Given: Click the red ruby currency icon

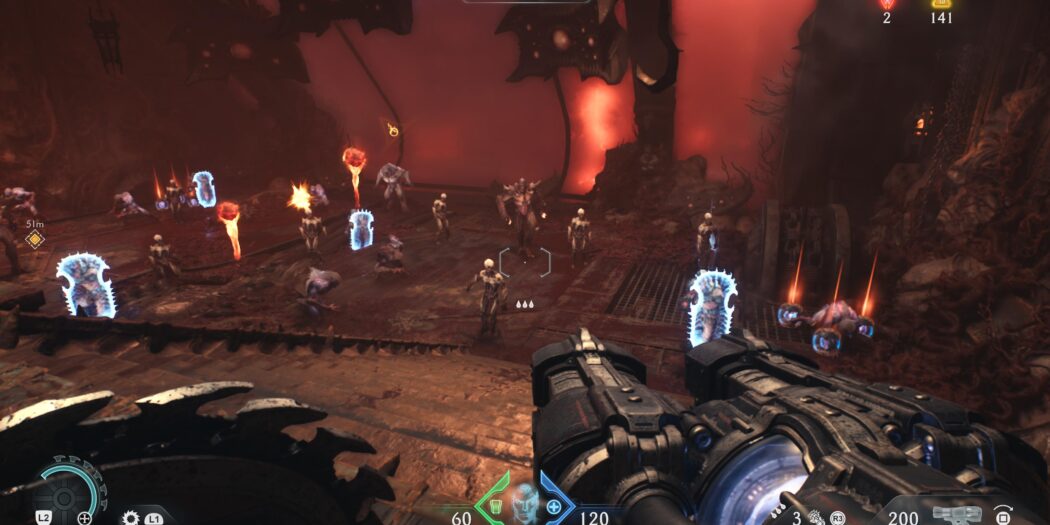Looking at the screenshot, I should (x=886, y=4).
